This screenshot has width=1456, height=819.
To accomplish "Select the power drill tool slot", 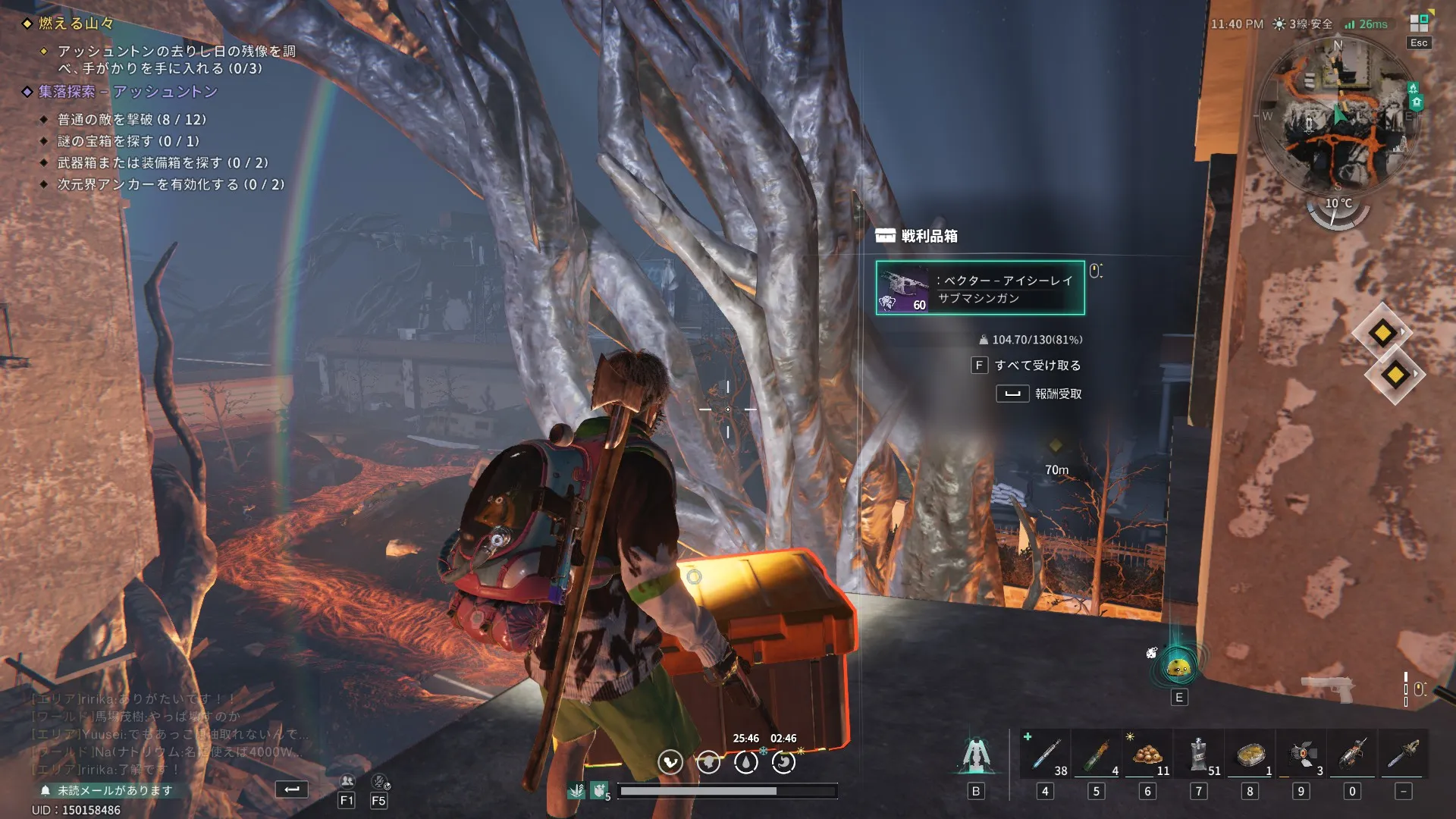I will point(1352,755).
